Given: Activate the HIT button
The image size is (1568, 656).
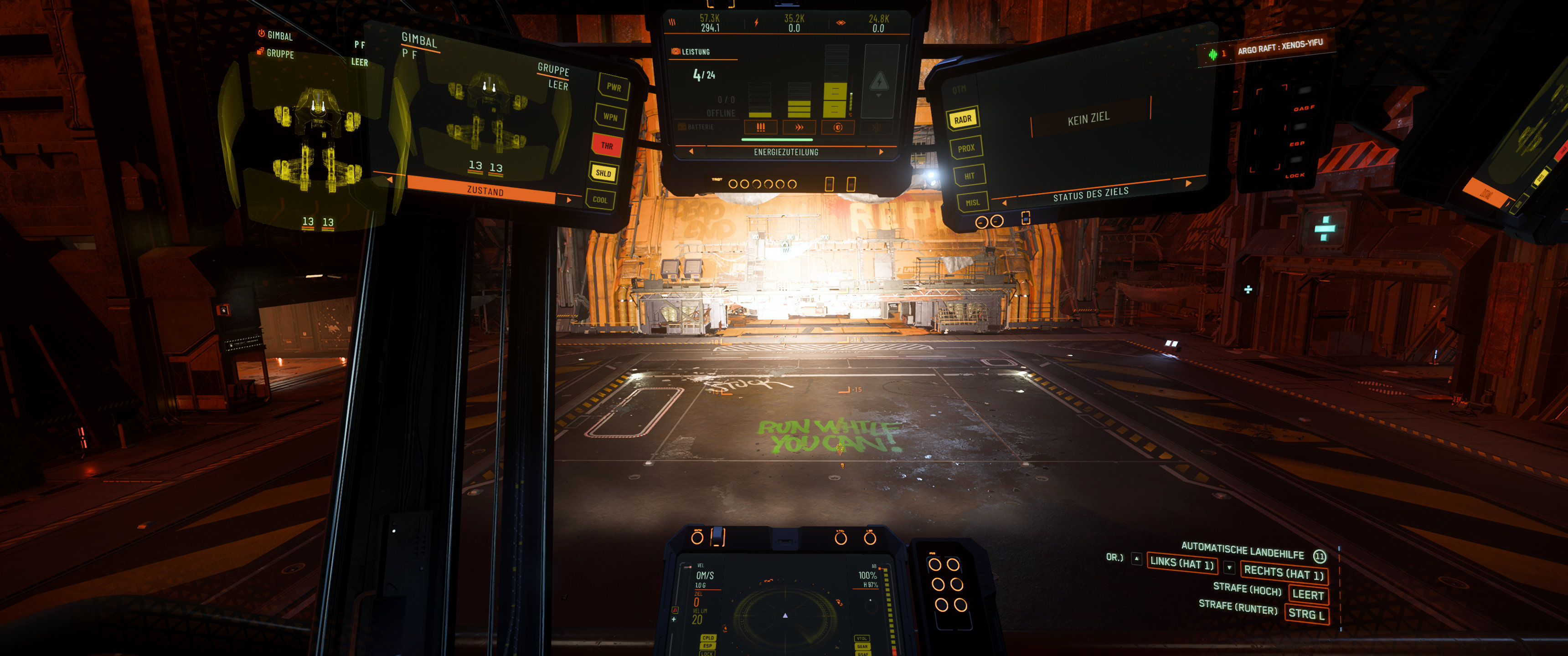Looking at the screenshot, I should [969, 176].
